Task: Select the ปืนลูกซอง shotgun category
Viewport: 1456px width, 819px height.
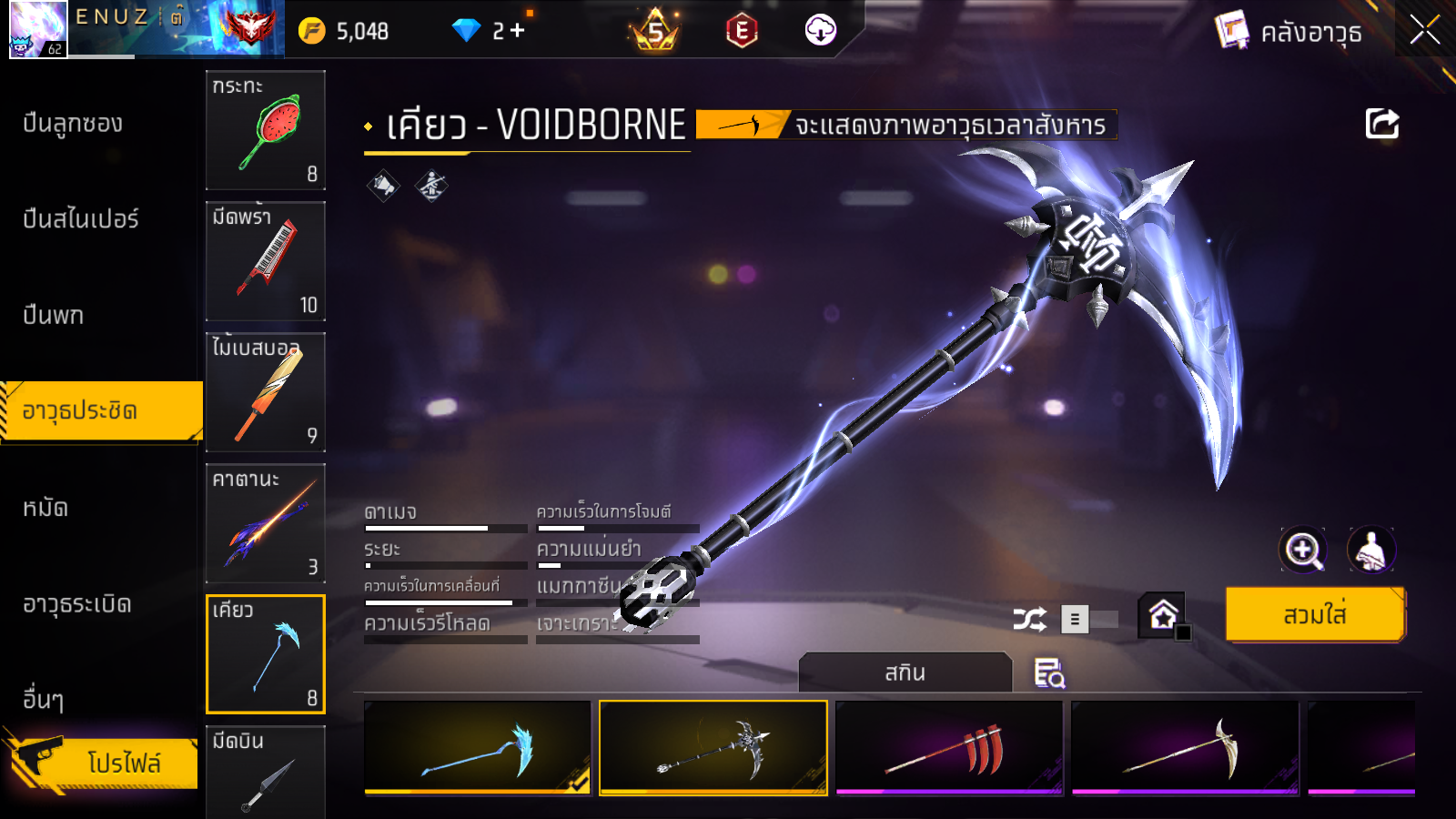Action: [73, 124]
